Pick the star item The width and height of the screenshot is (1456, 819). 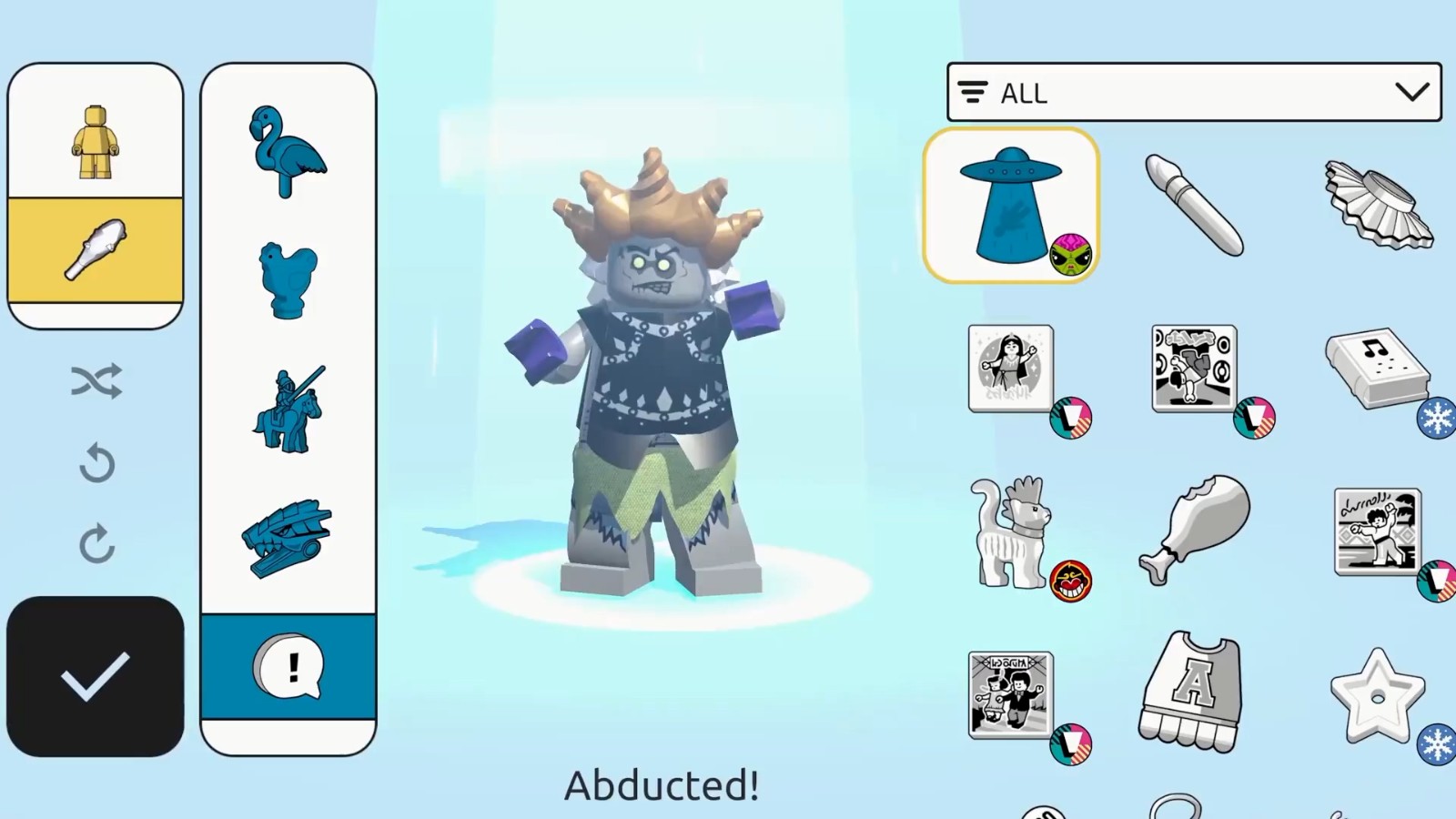pyautogui.click(x=1377, y=695)
